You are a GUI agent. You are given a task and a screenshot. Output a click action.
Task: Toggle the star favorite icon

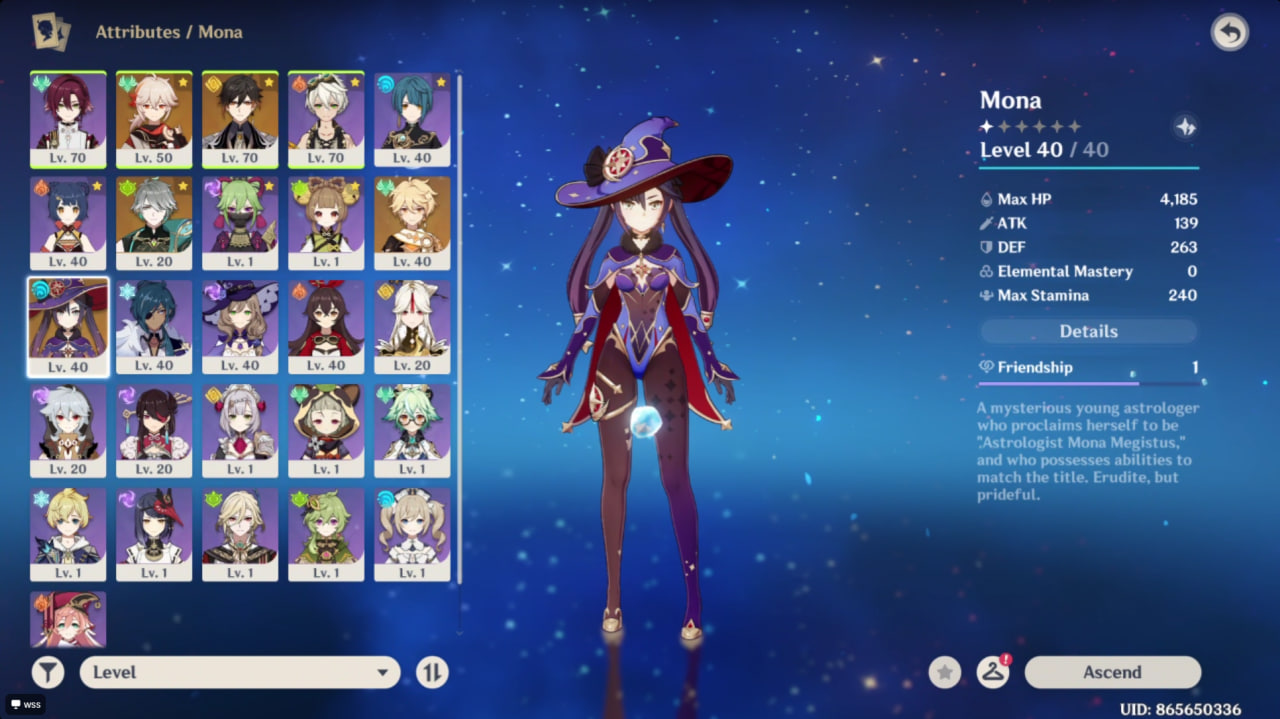pos(944,672)
